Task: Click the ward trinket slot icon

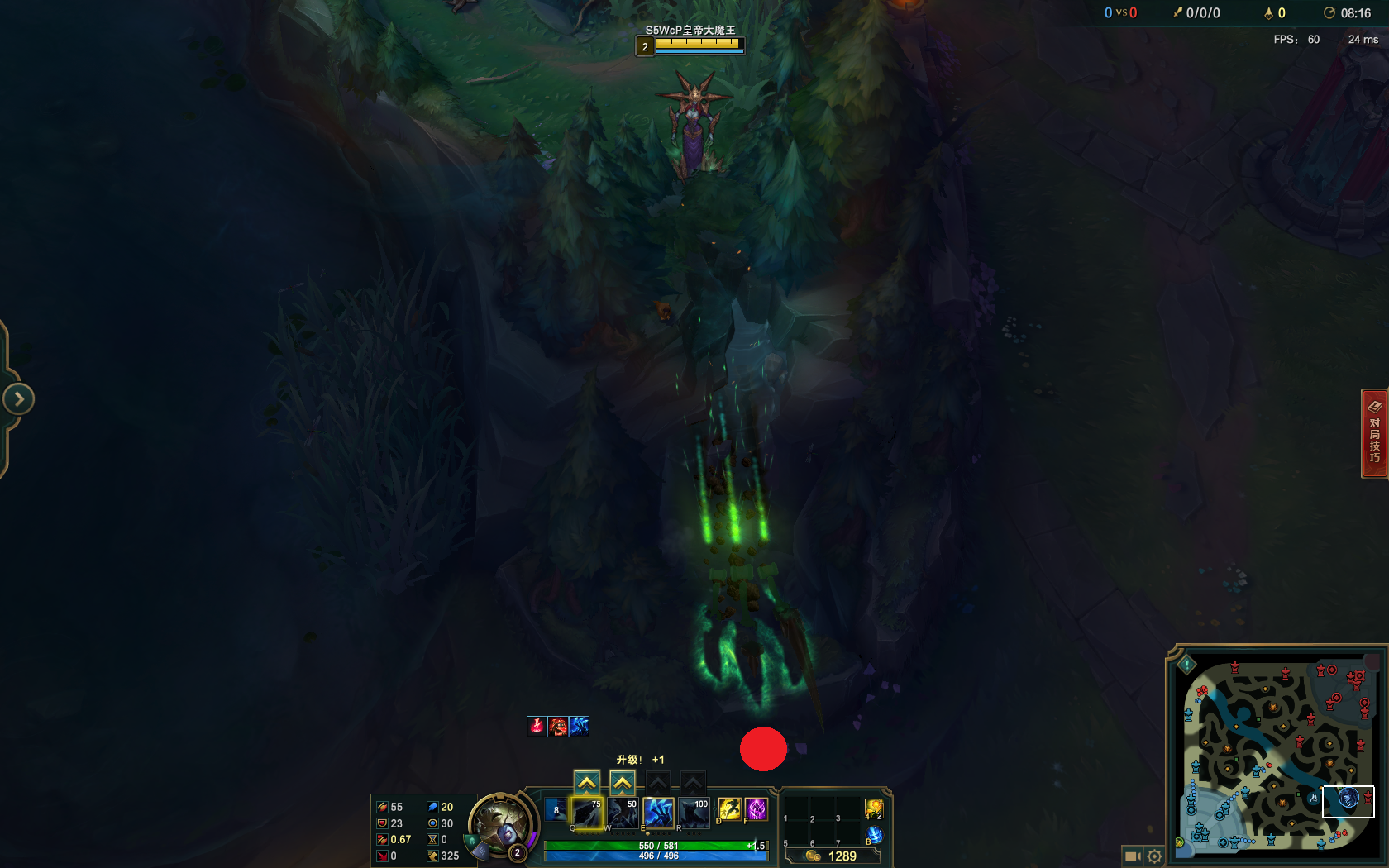Action: [873, 808]
